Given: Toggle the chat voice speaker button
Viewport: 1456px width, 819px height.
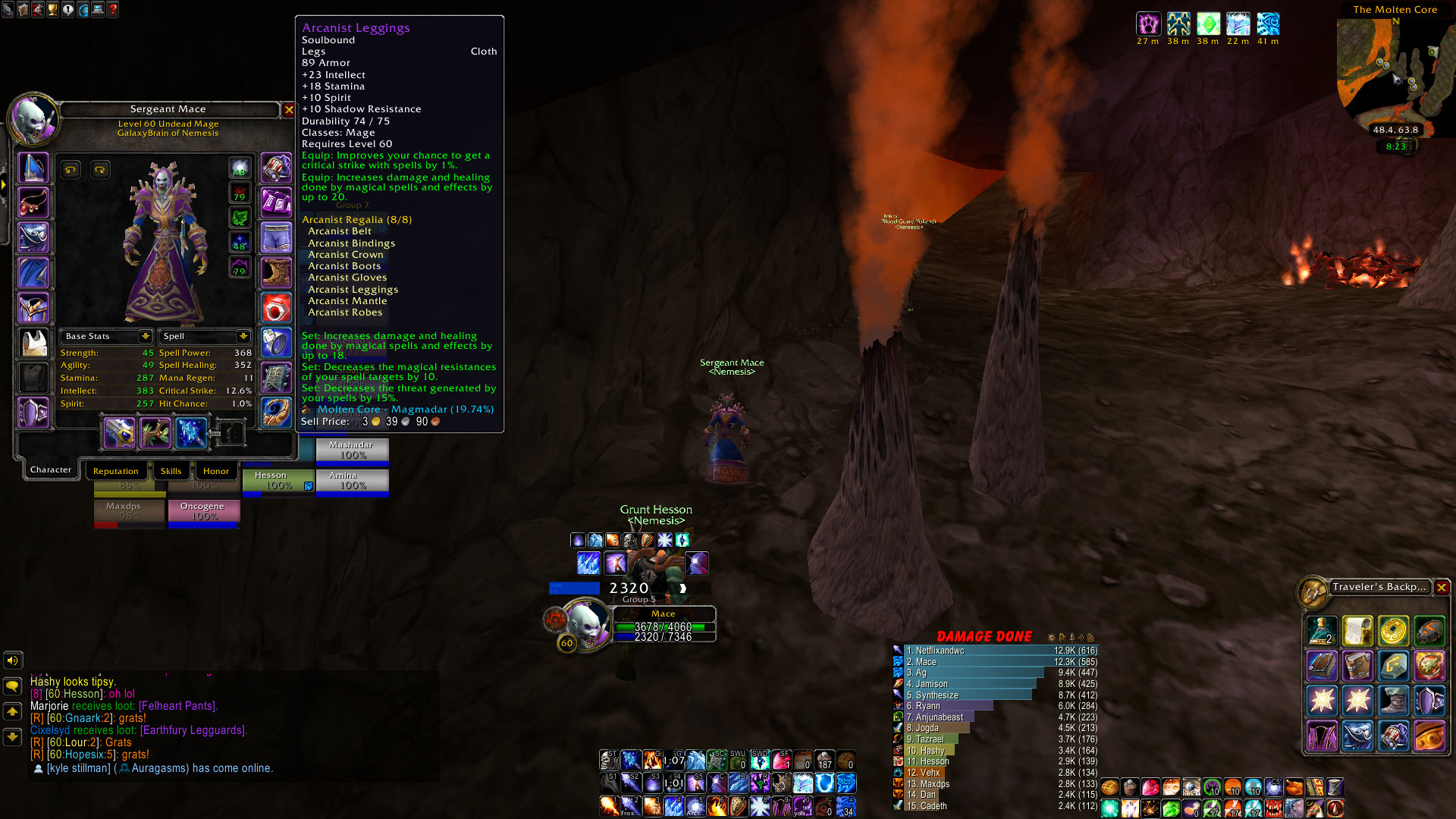Looking at the screenshot, I should coord(13,661).
